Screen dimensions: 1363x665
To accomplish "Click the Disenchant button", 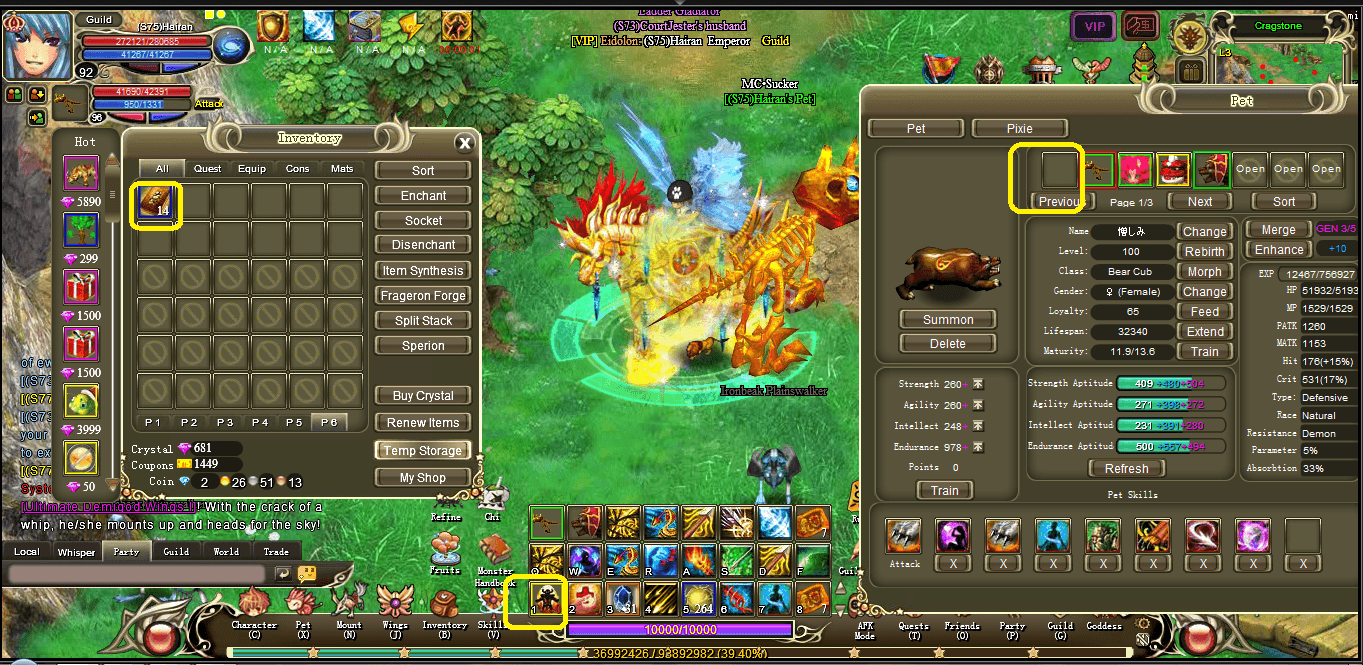I will pos(423,245).
